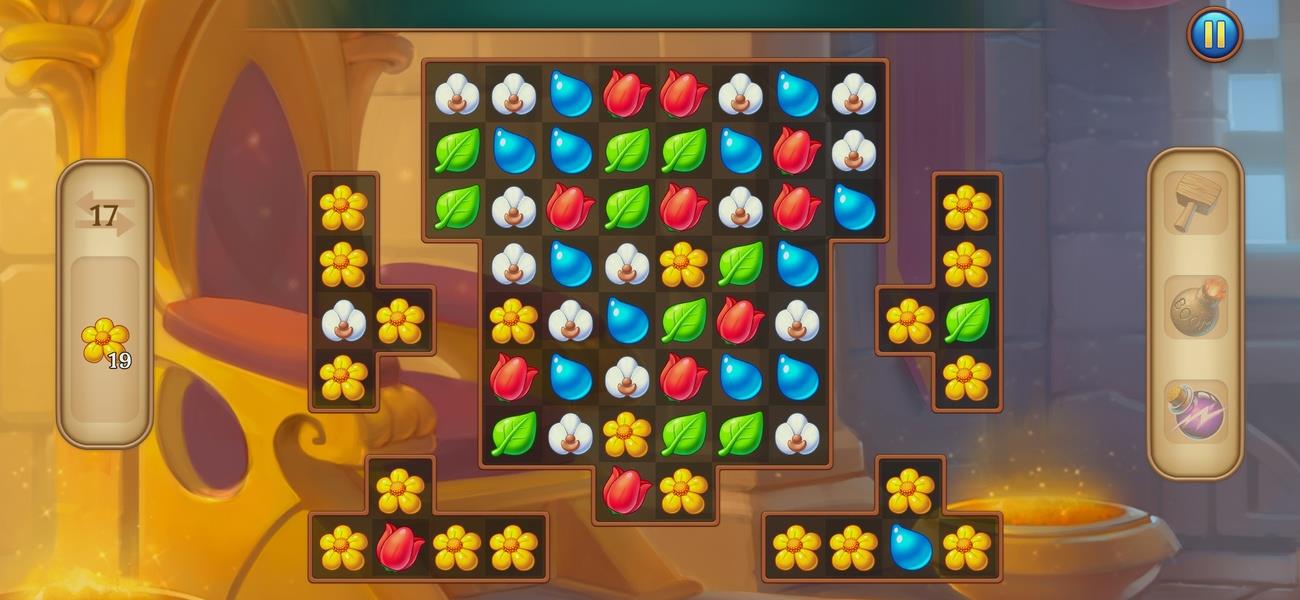The height and width of the screenshot is (600, 1300).
Task: Pick the red tulip in the board's bottom notch
Action: (627, 491)
